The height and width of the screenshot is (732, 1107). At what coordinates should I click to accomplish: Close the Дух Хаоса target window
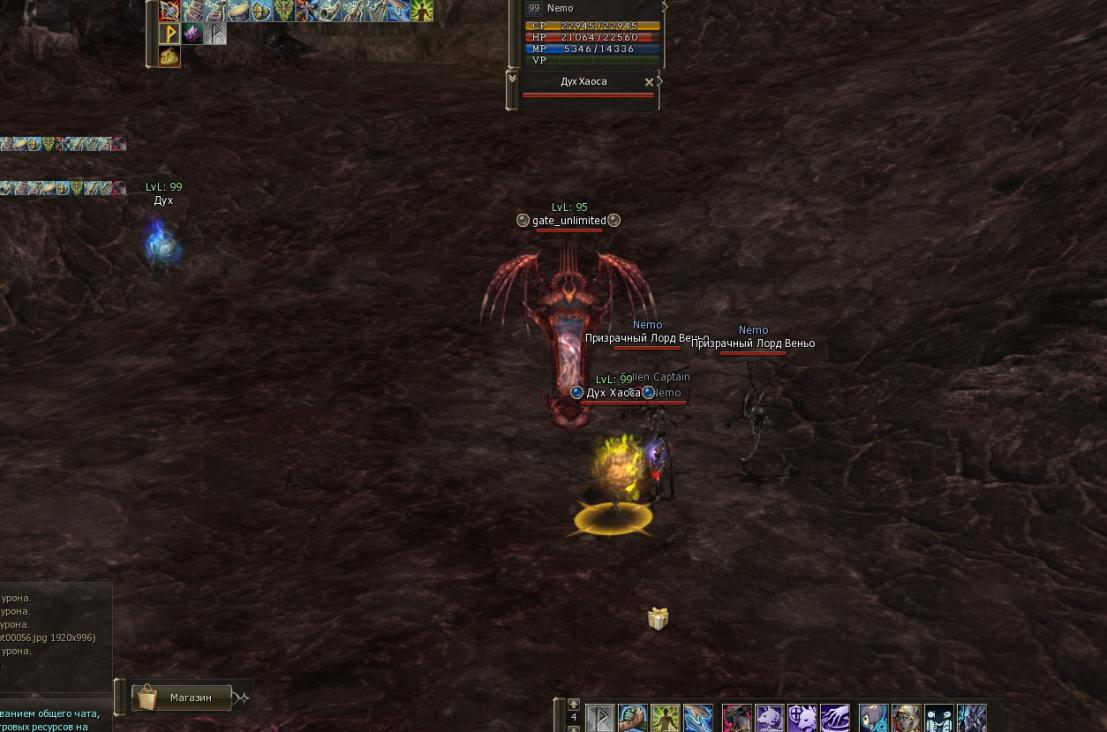coord(649,82)
